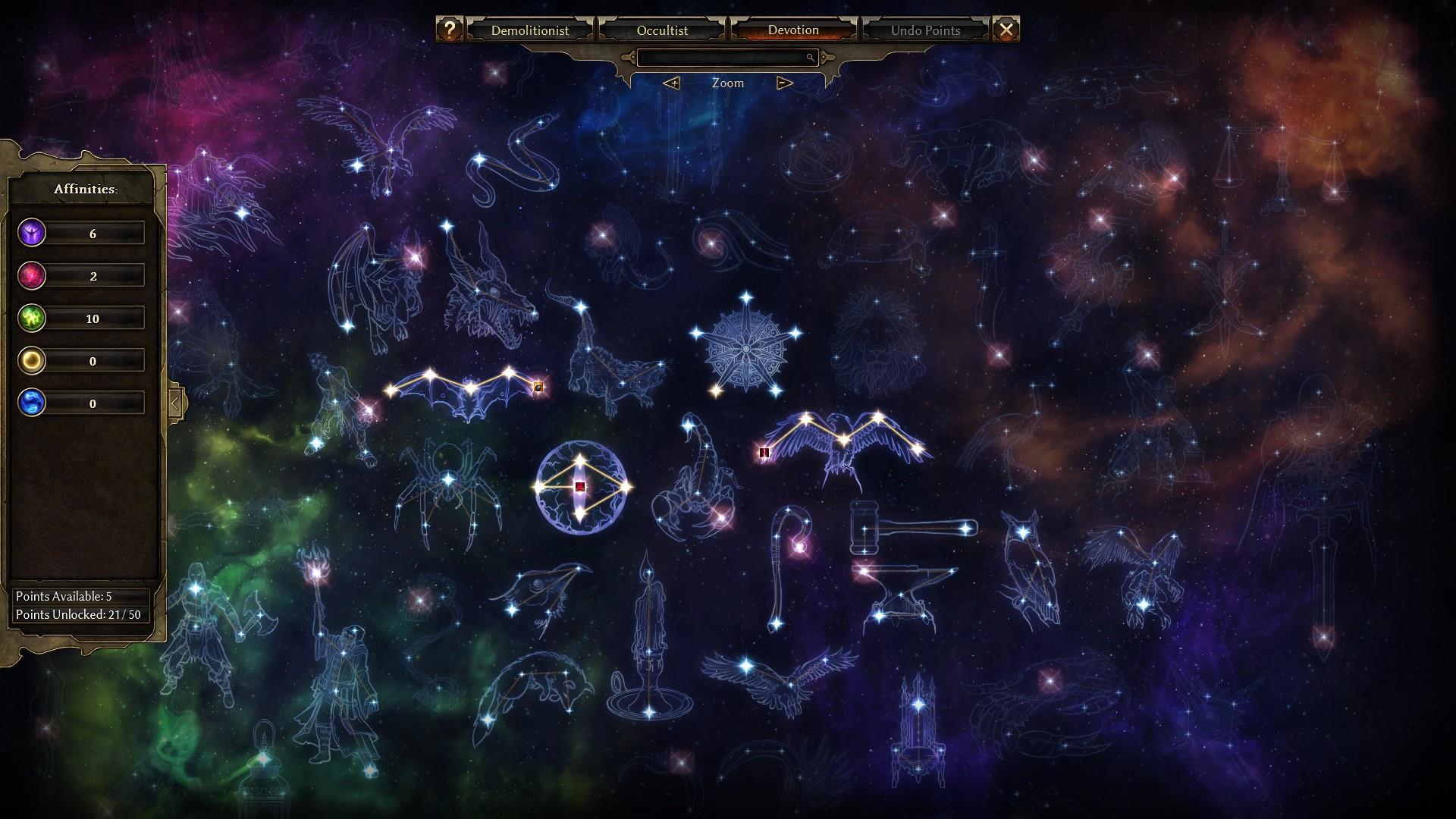Viewport: 1456px width, 819px height.
Task: Click the left Zoom arrow
Action: [671, 83]
